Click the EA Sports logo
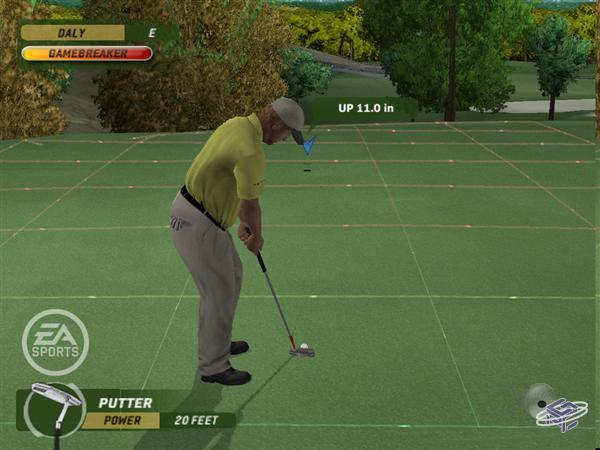Viewport: 600px width, 450px height. [56, 341]
